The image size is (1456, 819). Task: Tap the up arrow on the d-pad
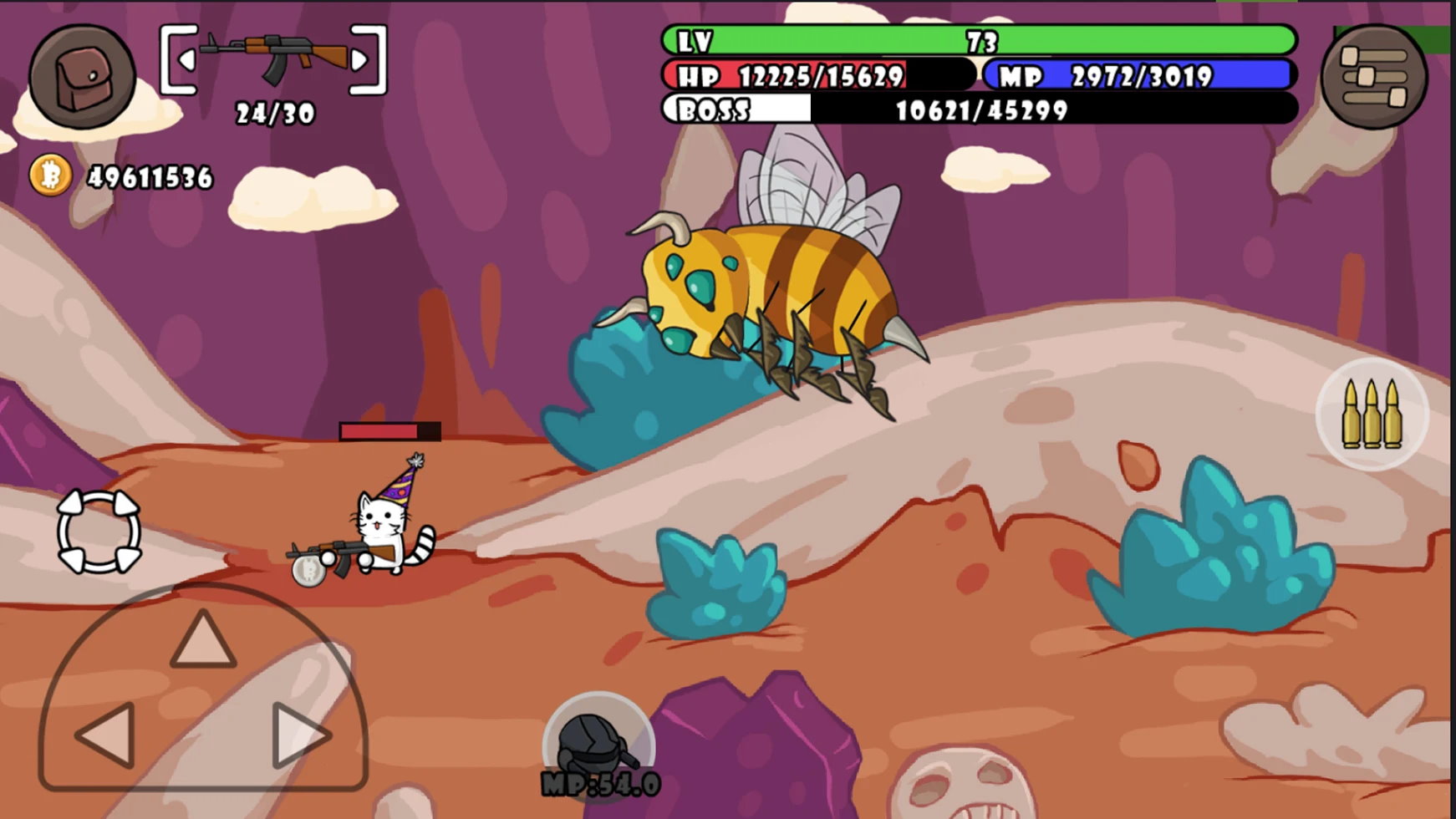[x=203, y=641]
